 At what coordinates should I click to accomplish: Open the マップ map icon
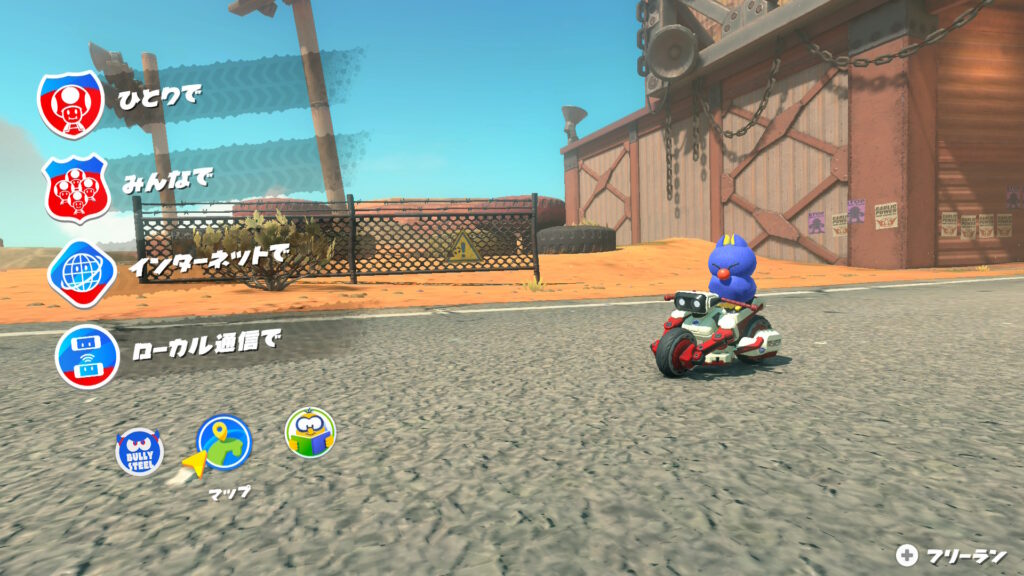pyautogui.click(x=224, y=441)
